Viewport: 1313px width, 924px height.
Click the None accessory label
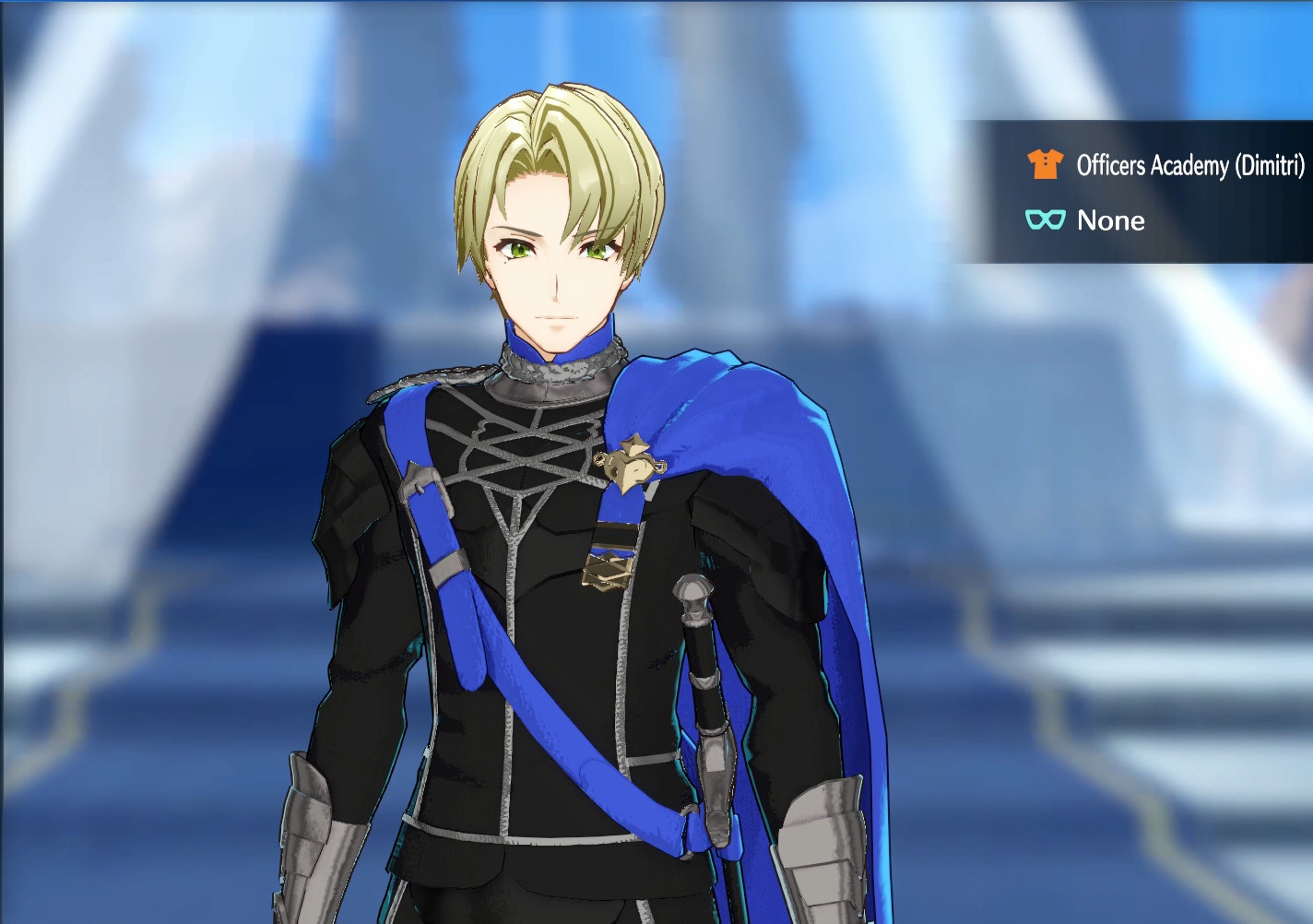click(1110, 219)
